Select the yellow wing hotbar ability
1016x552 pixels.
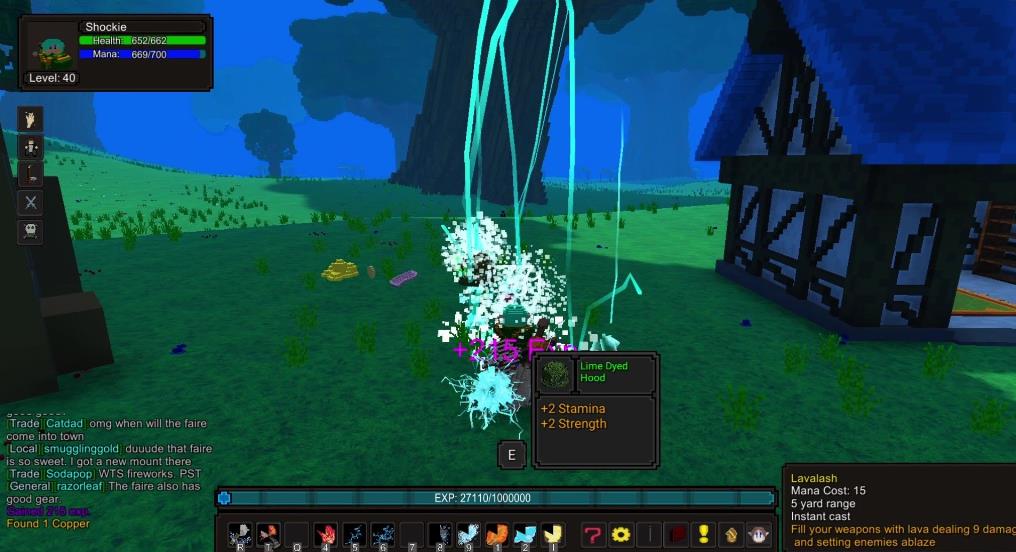click(552, 535)
